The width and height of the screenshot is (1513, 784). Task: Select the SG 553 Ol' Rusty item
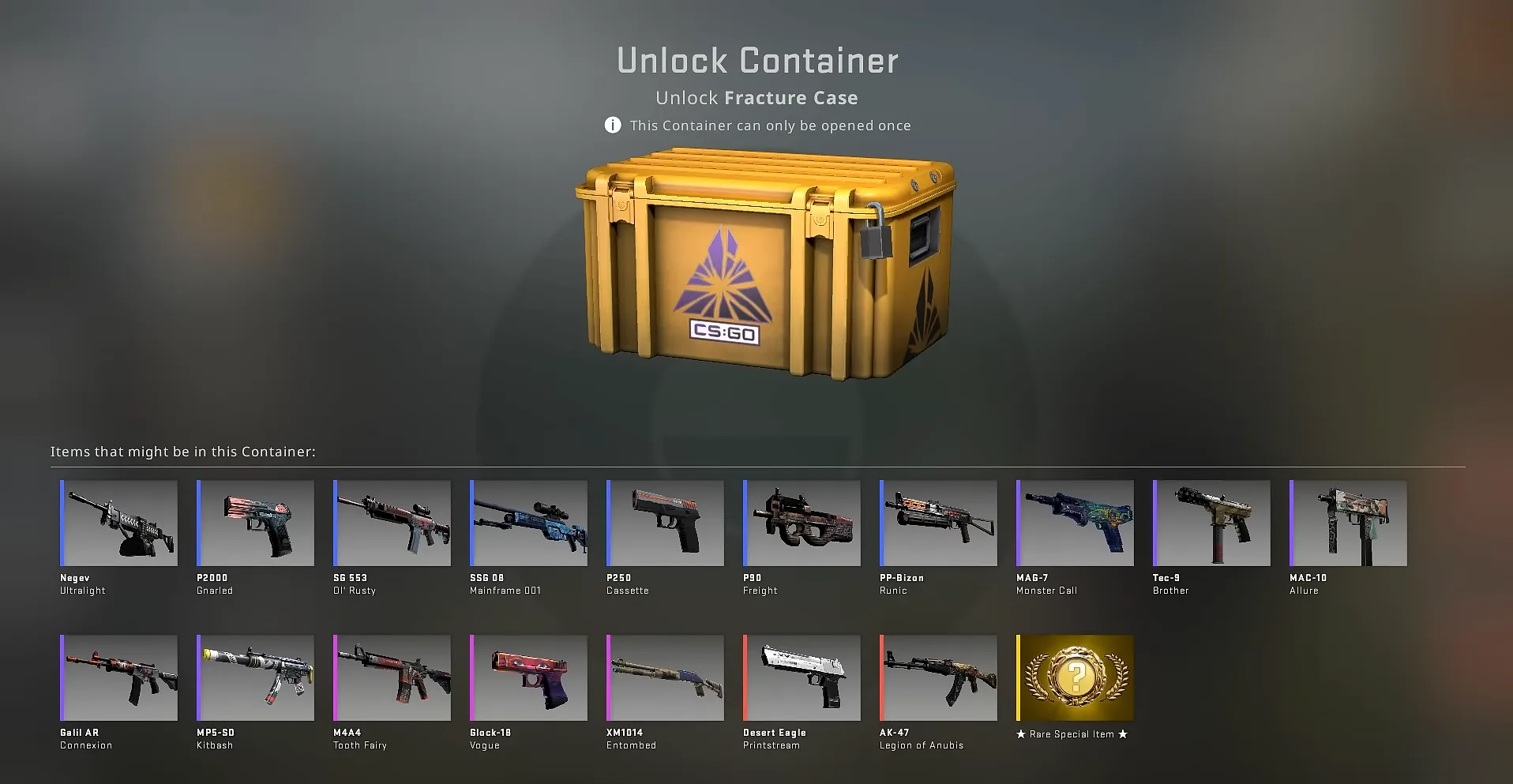(391, 523)
